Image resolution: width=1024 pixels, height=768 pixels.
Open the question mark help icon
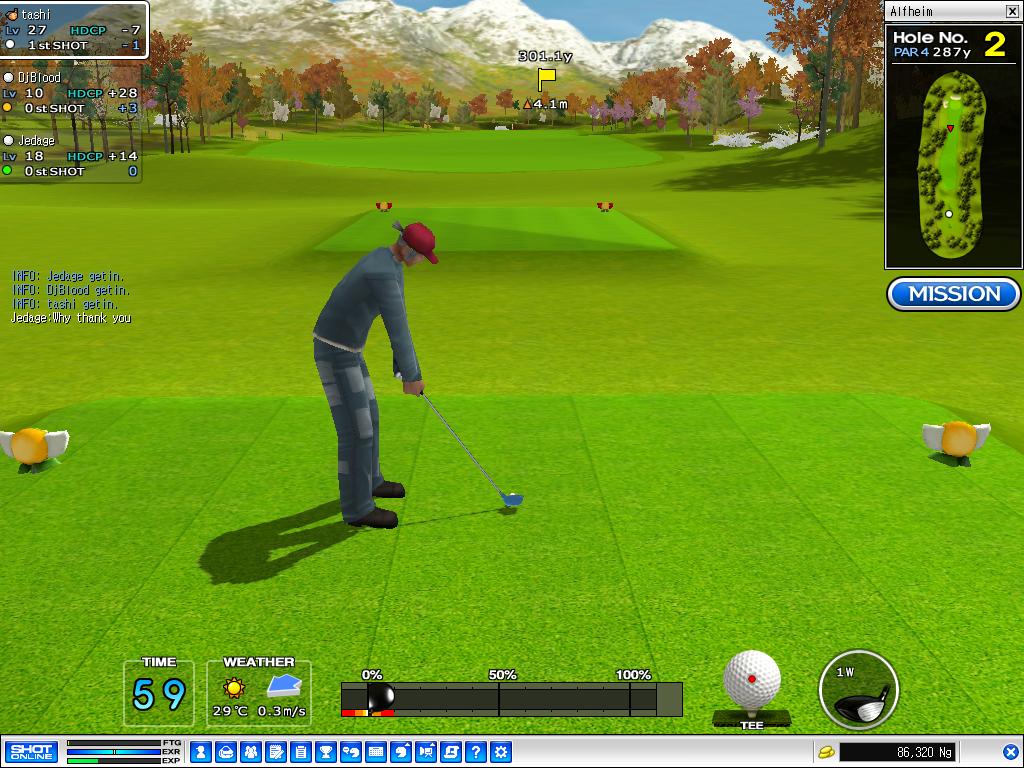[x=476, y=752]
